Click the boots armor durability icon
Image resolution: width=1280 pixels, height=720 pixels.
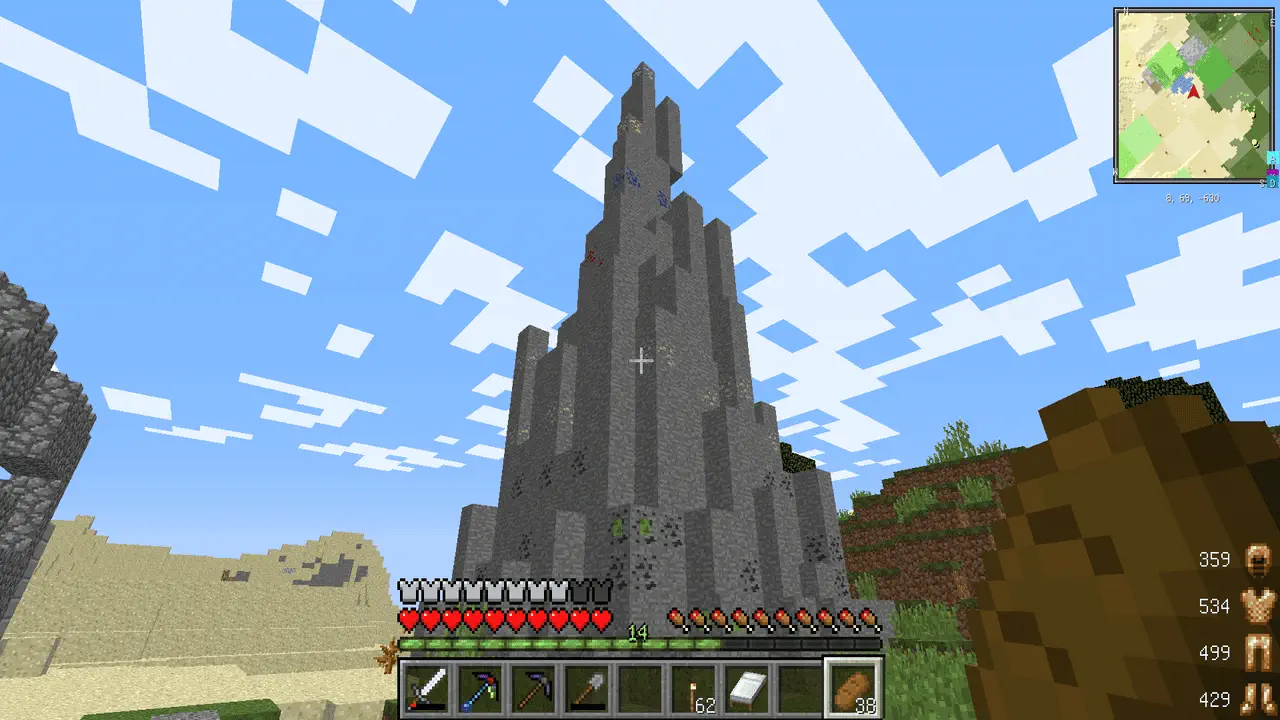[1255, 699]
